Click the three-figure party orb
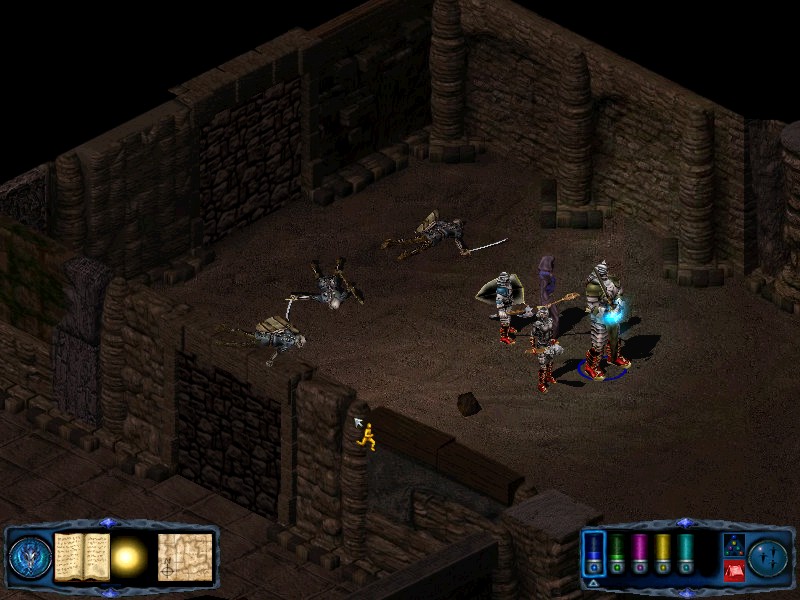This screenshot has height=600, width=800. pyautogui.click(x=769, y=557)
